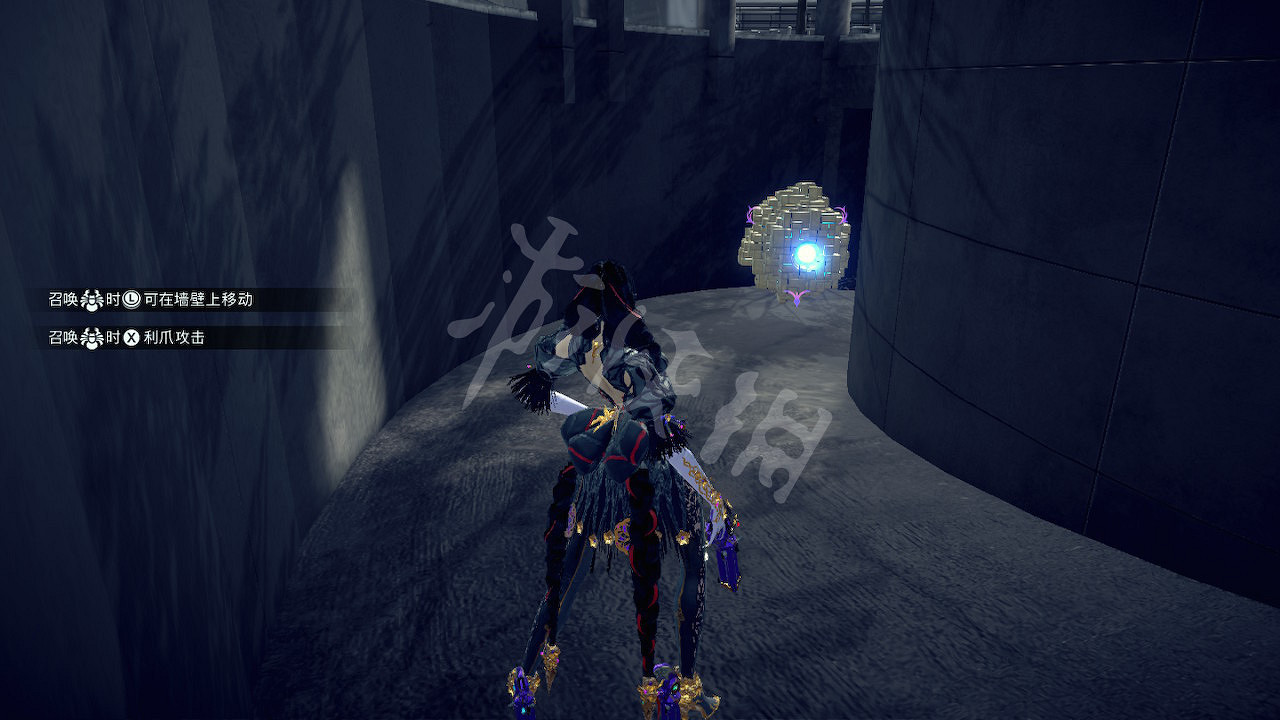Click the purple marker below the cube cluster
Image resolution: width=1280 pixels, height=720 pixels.
coord(797,296)
